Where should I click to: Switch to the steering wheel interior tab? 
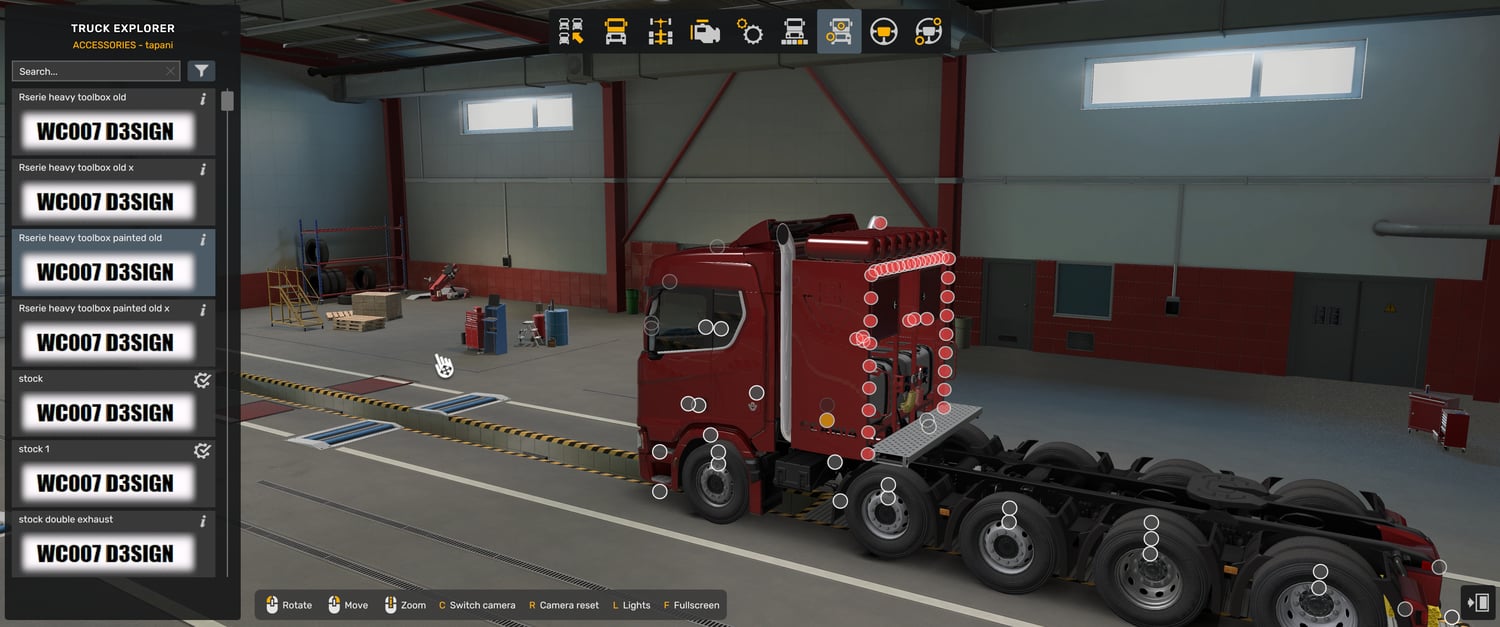883,32
